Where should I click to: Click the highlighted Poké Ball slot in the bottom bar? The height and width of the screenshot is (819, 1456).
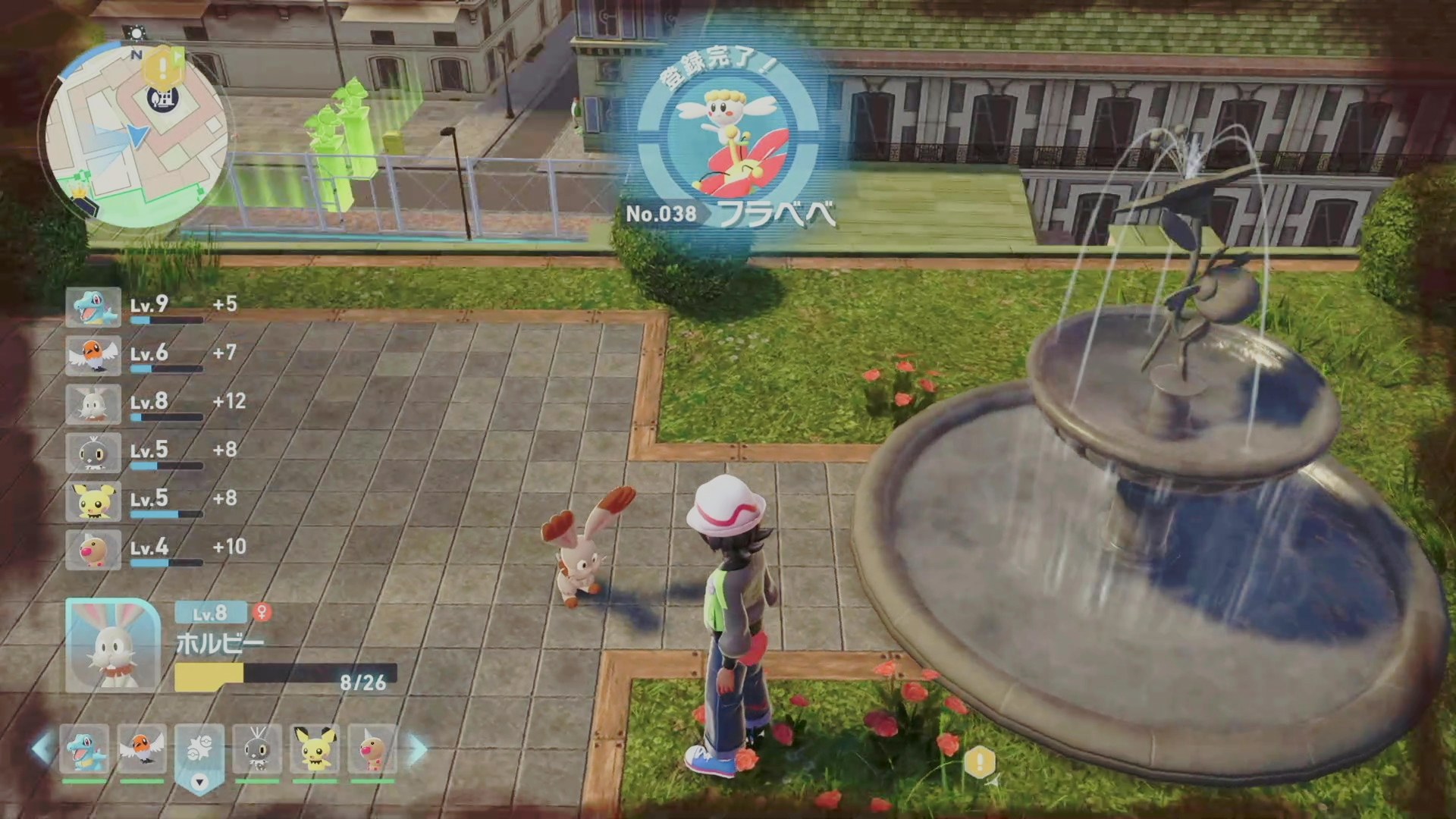199,751
